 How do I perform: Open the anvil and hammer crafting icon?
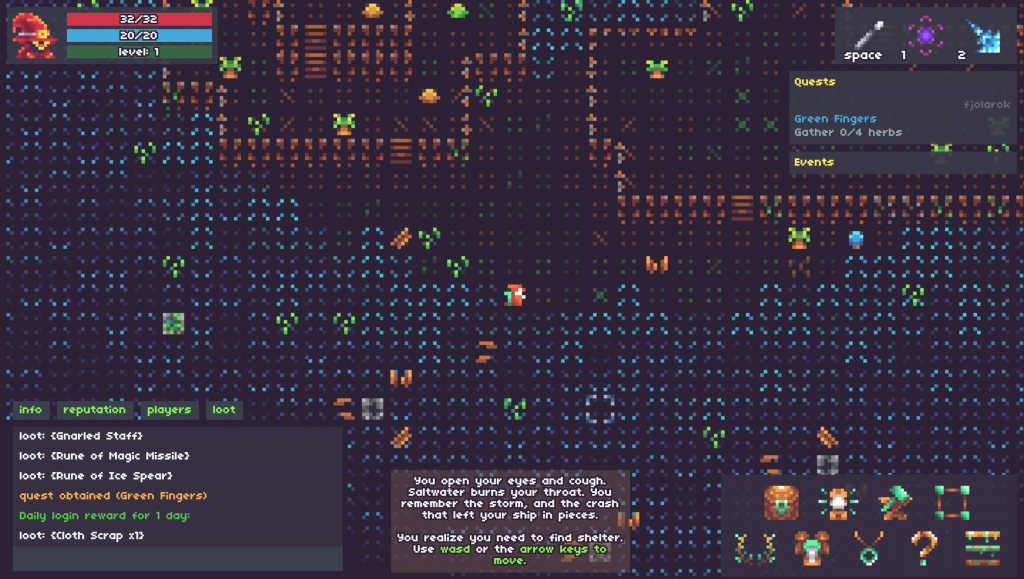(893, 502)
